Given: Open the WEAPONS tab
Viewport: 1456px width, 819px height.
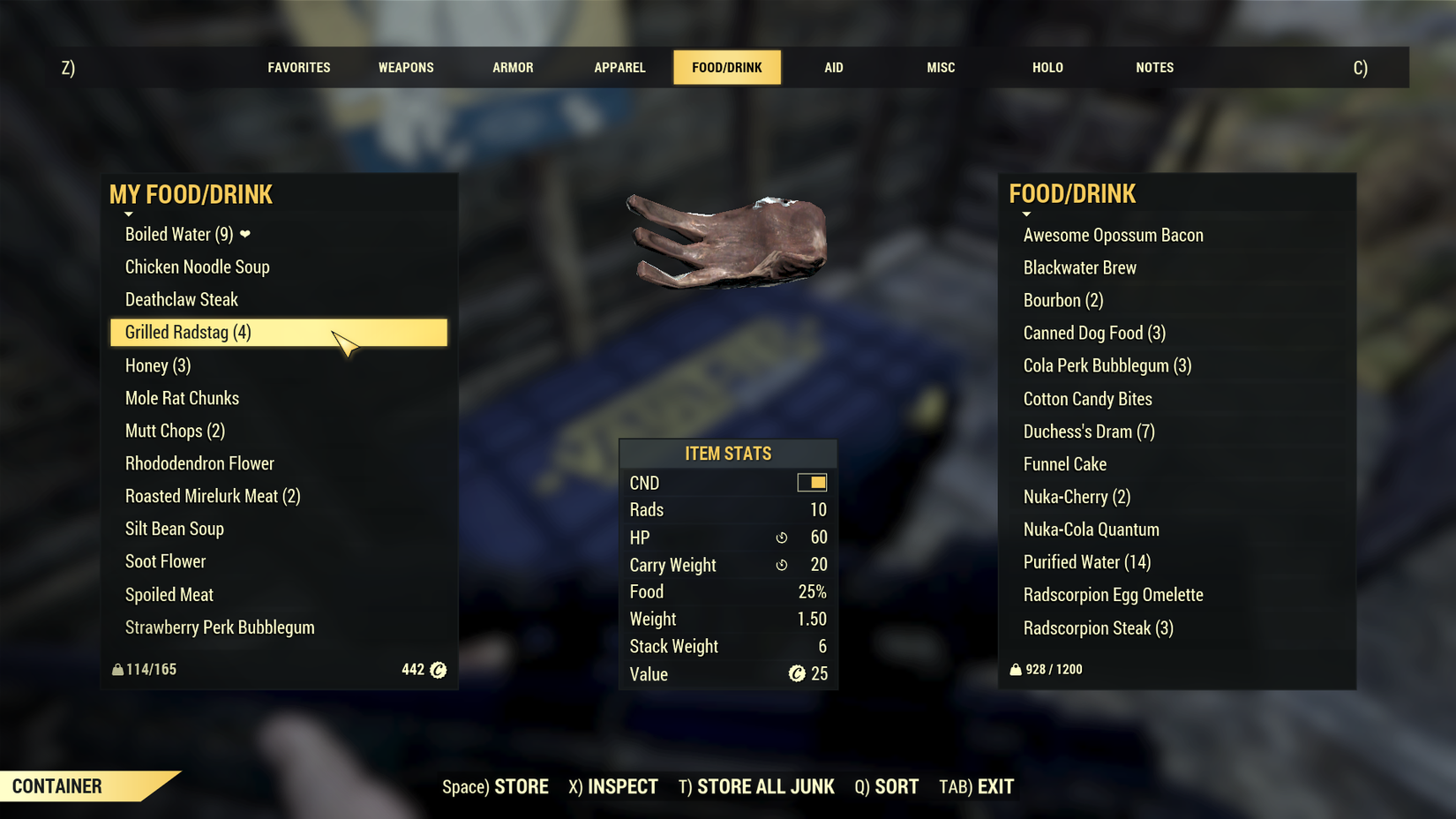Looking at the screenshot, I should (405, 67).
